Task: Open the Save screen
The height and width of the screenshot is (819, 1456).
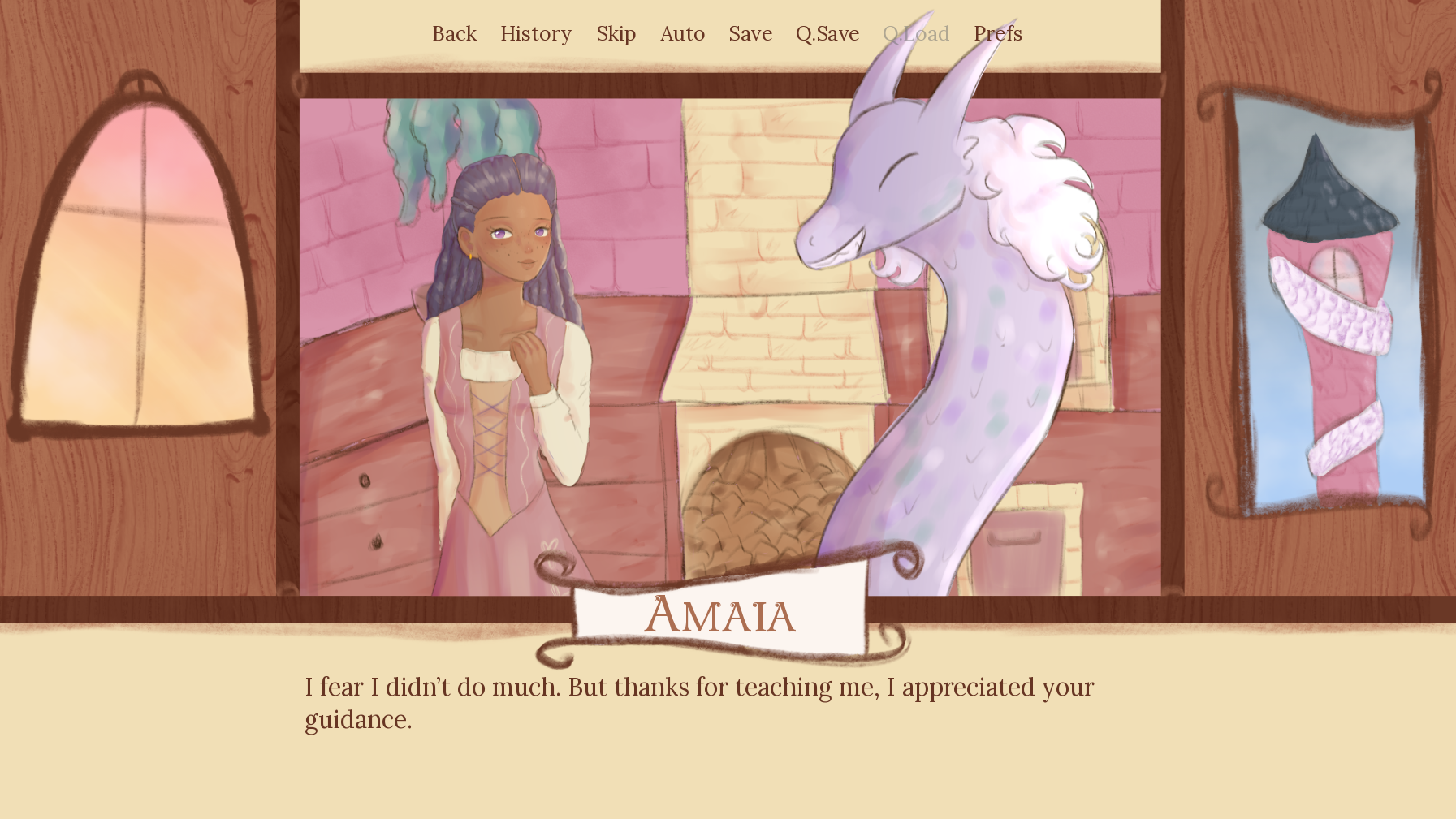Action: click(750, 33)
